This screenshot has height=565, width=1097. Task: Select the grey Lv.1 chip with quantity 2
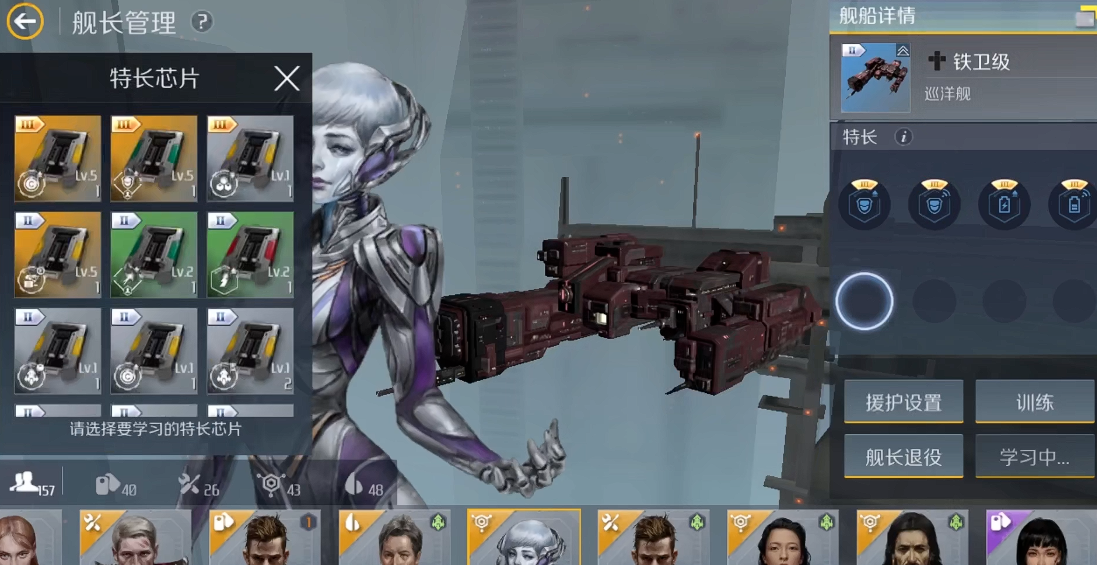pos(250,350)
